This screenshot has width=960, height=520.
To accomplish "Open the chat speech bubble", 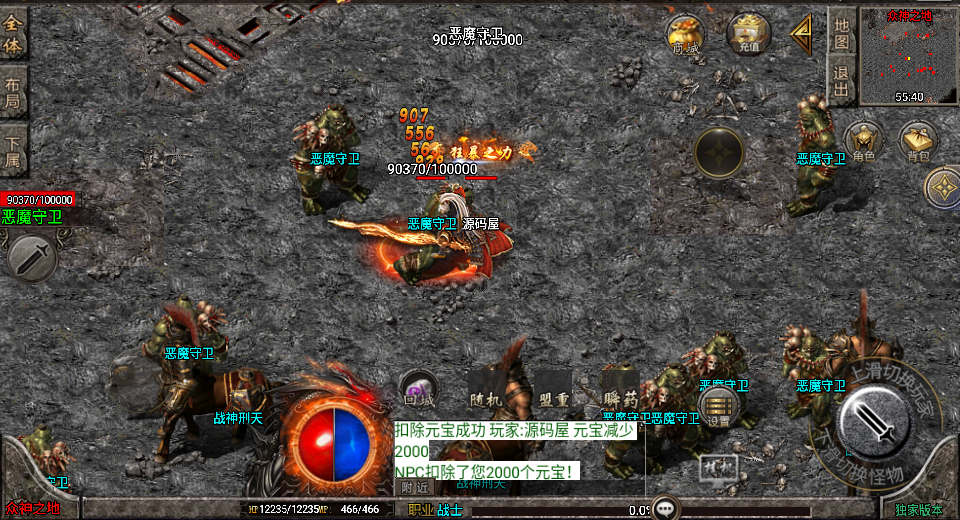I will tap(665, 507).
